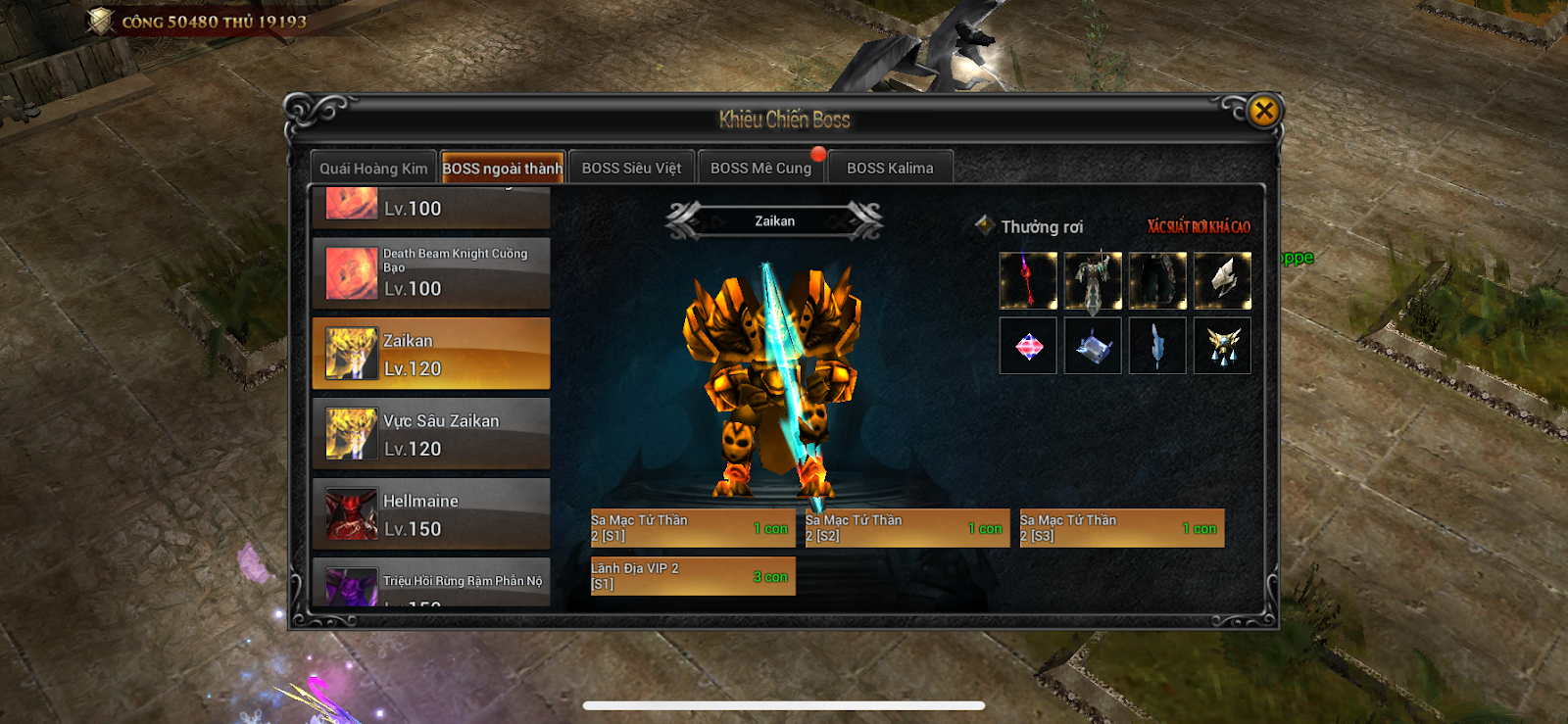Switch to the Quái Hoàng Kim tab
Screen dimensions: 1568x724
point(373,169)
